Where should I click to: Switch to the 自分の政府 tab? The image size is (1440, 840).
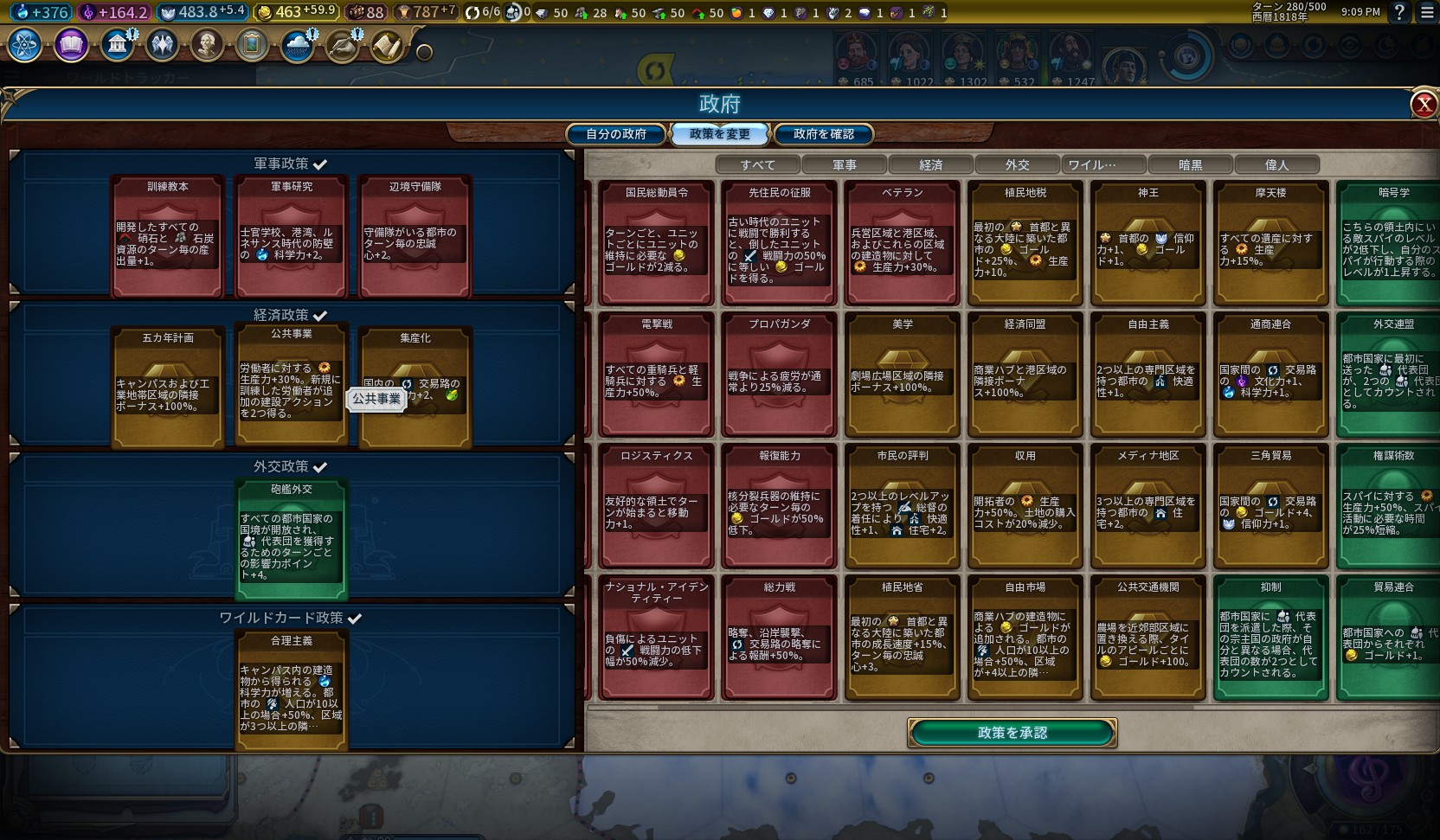point(616,134)
